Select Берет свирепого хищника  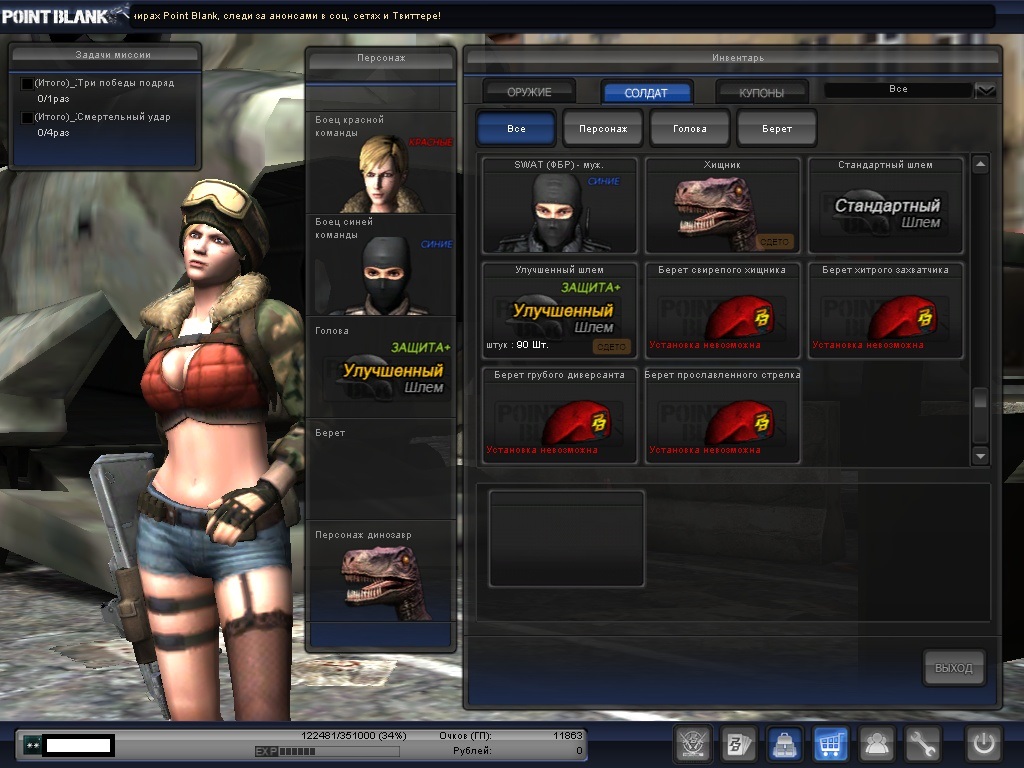click(x=723, y=310)
